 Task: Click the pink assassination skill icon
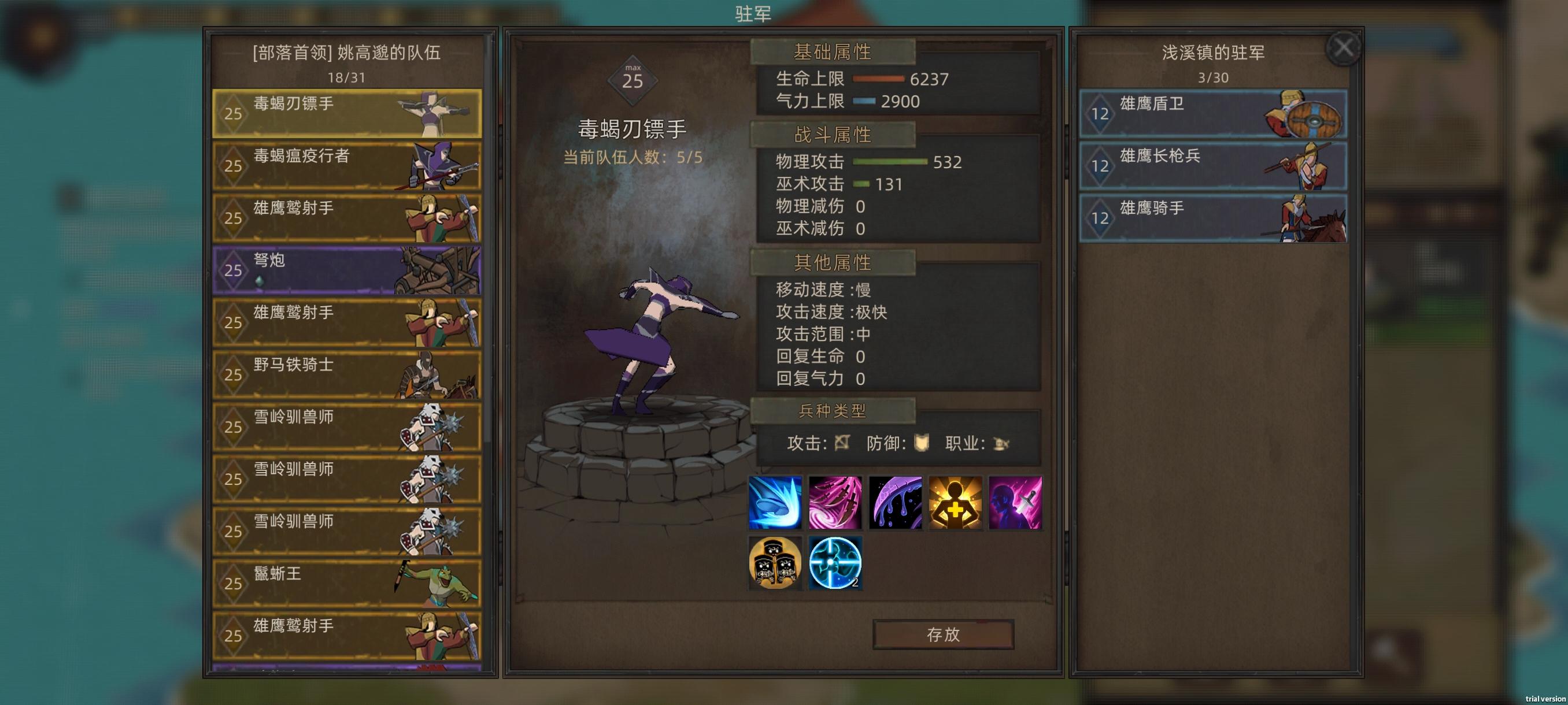pos(1015,504)
